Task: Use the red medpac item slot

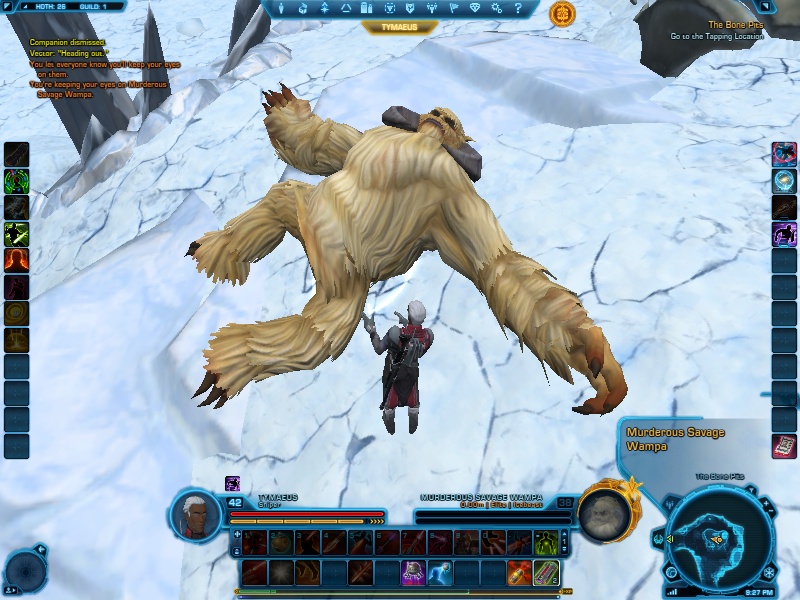Action: pos(517,572)
